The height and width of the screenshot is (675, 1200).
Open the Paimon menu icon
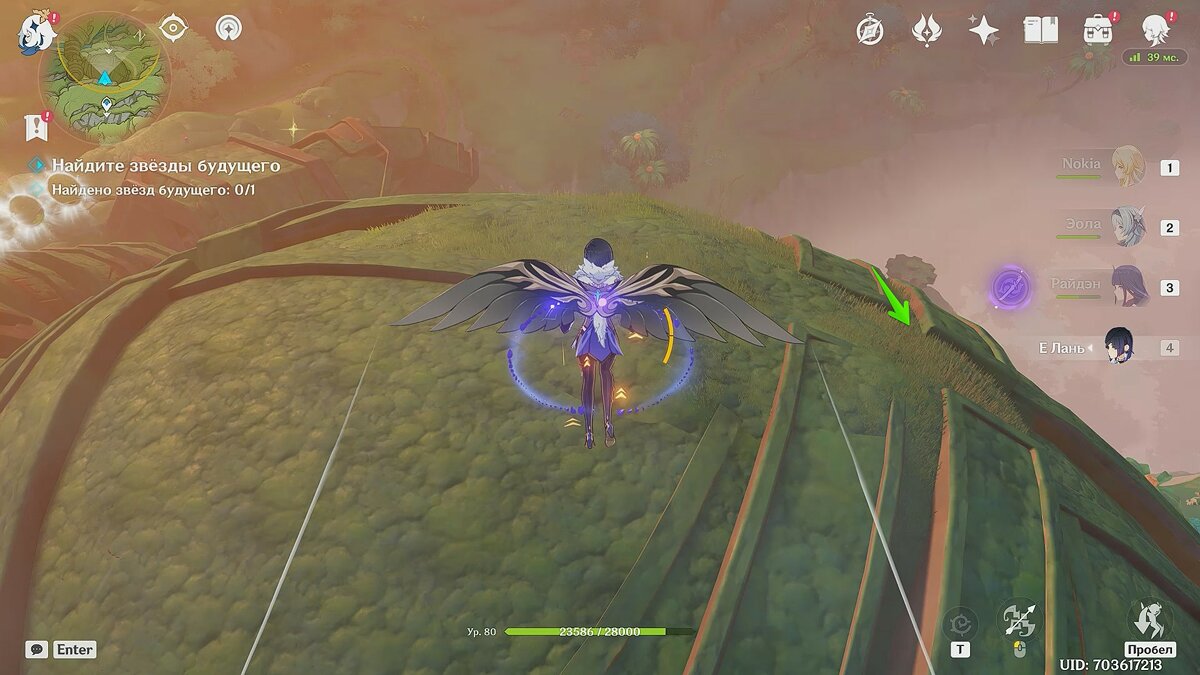(36, 32)
